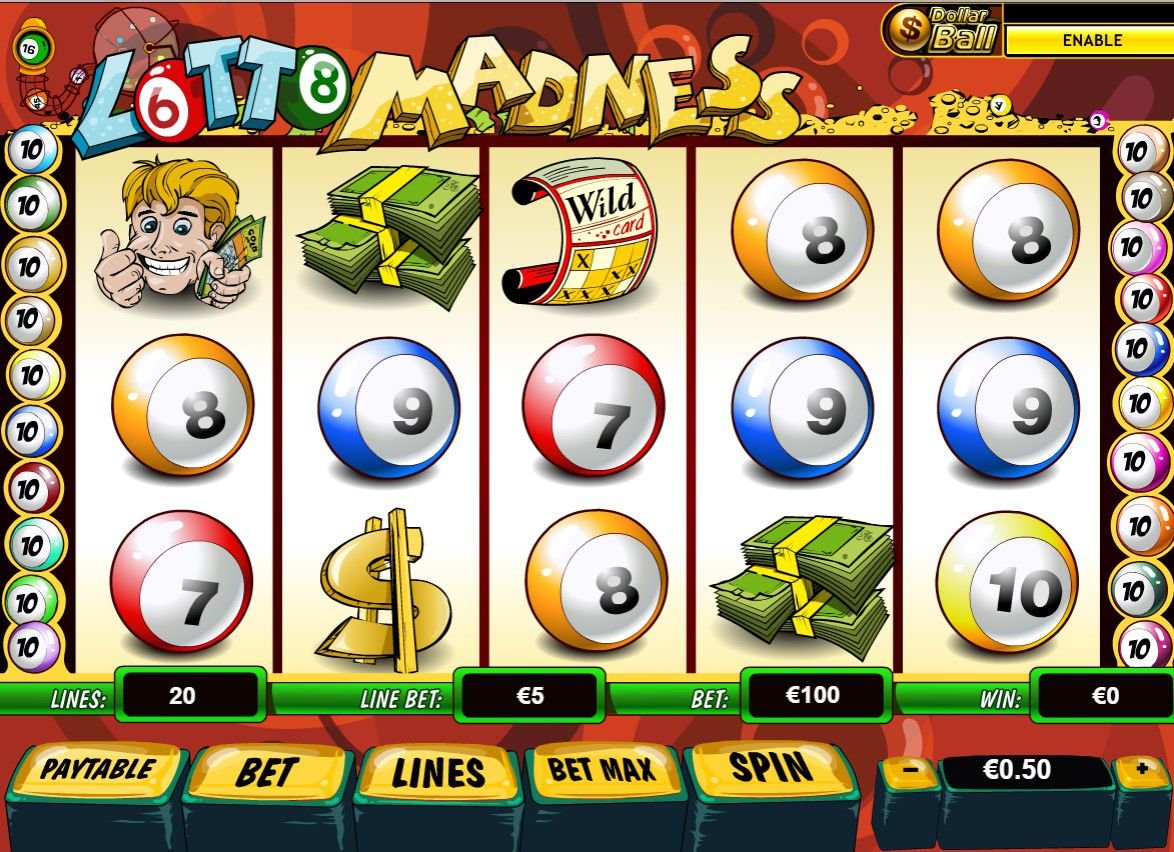Open the Paytable

(97, 770)
